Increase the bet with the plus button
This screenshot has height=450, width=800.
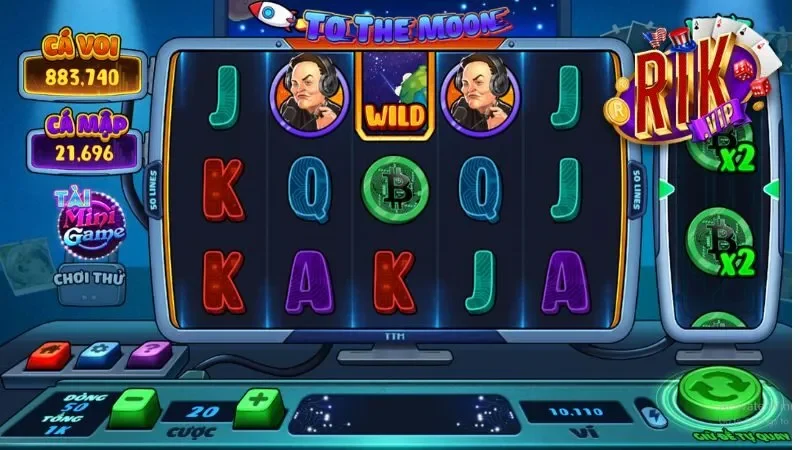pyautogui.click(x=254, y=407)
